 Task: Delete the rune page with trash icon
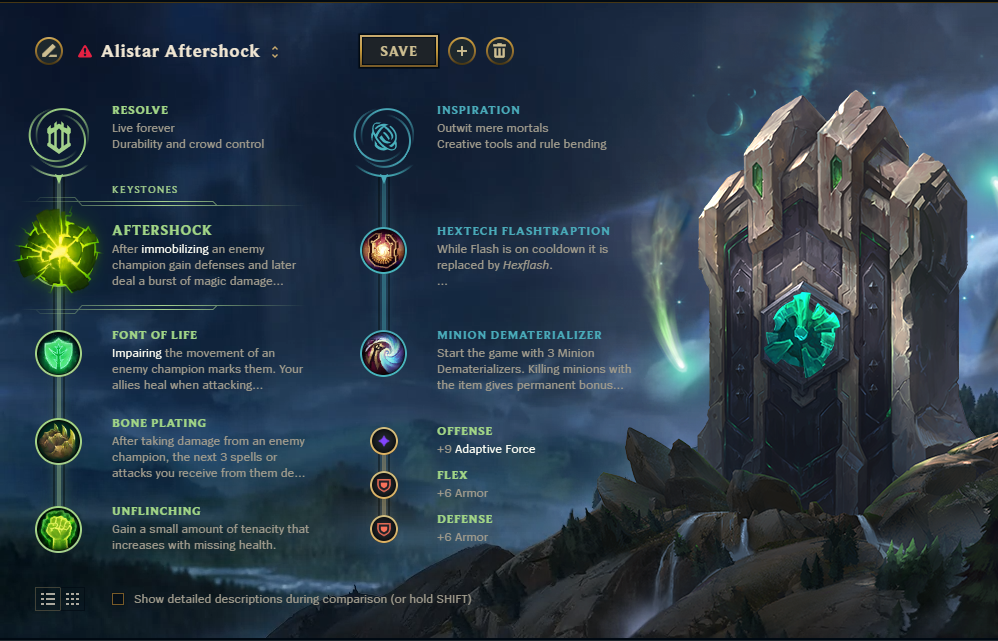[x=500, y=51]
